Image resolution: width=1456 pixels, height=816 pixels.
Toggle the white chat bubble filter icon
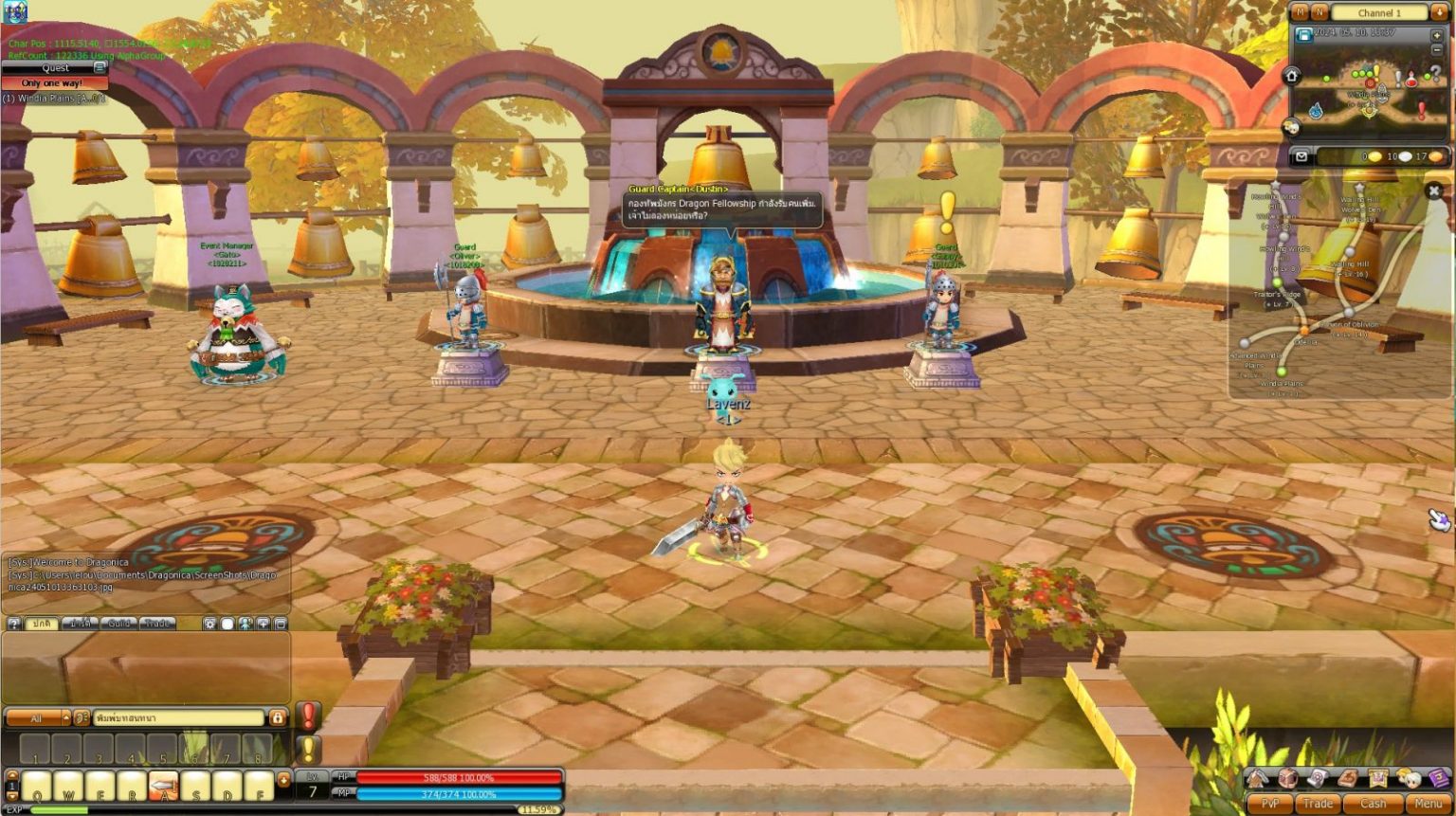227,624
